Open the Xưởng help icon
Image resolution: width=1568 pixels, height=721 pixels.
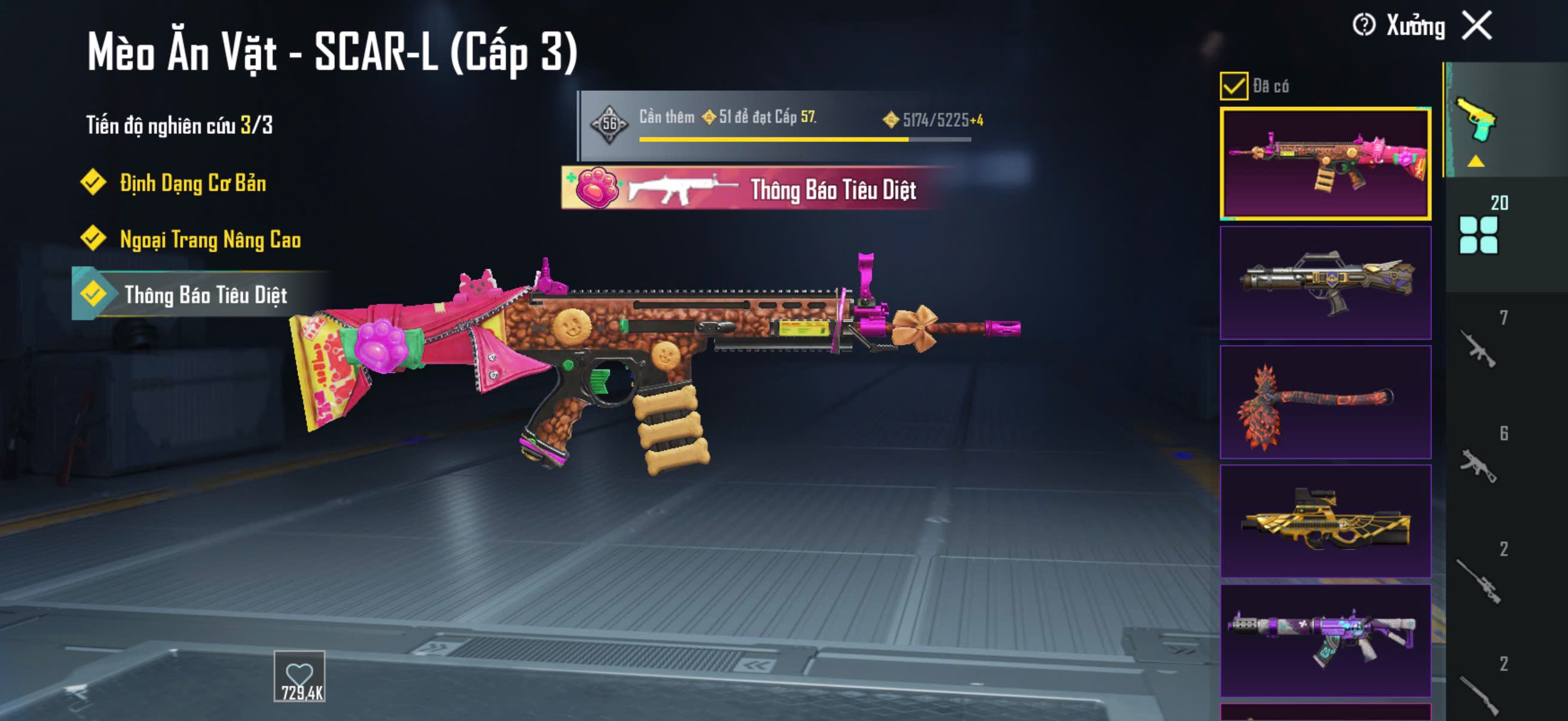[x=1363, y=26]
